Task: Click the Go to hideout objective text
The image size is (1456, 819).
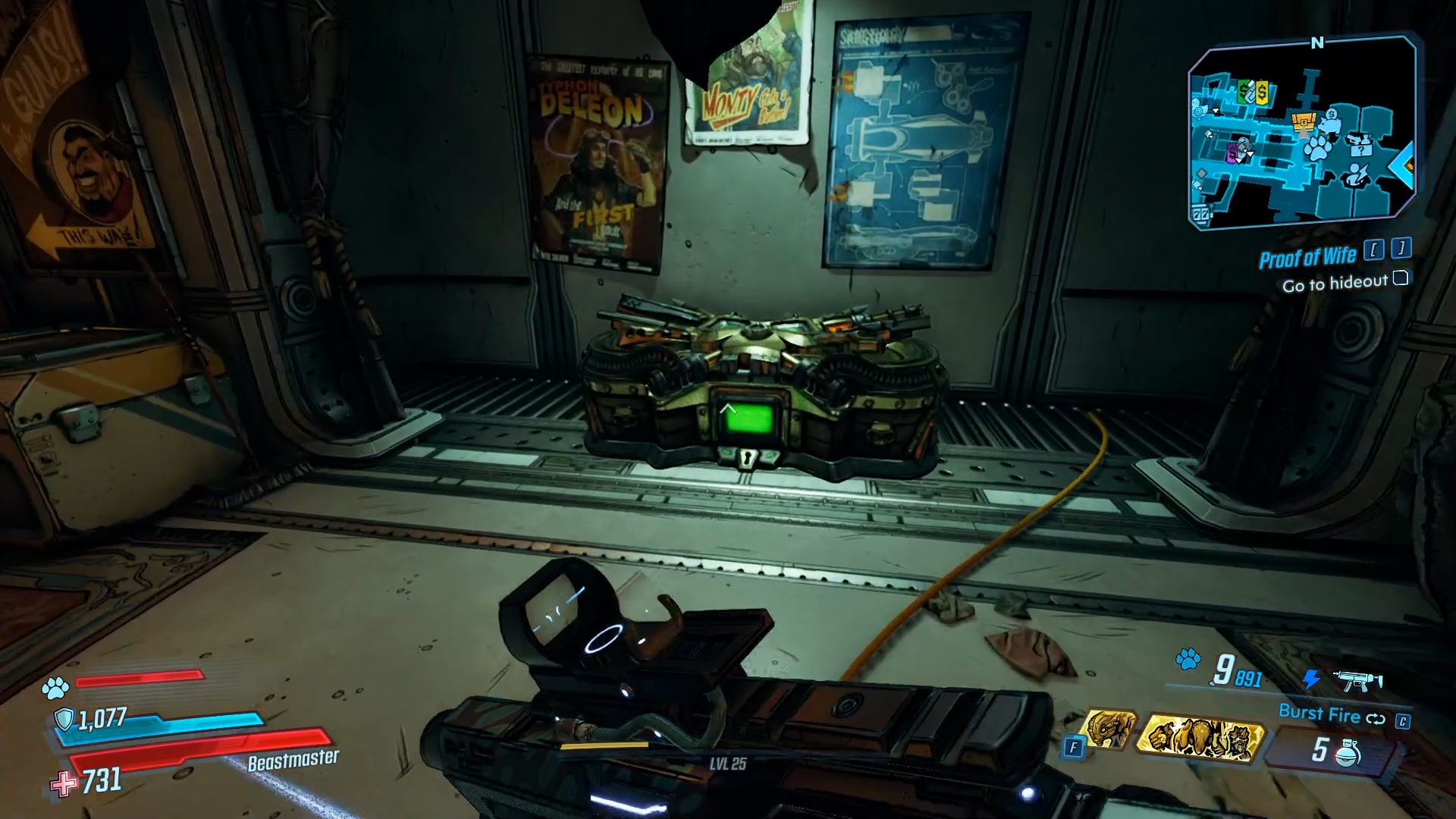Action: 1335,283
